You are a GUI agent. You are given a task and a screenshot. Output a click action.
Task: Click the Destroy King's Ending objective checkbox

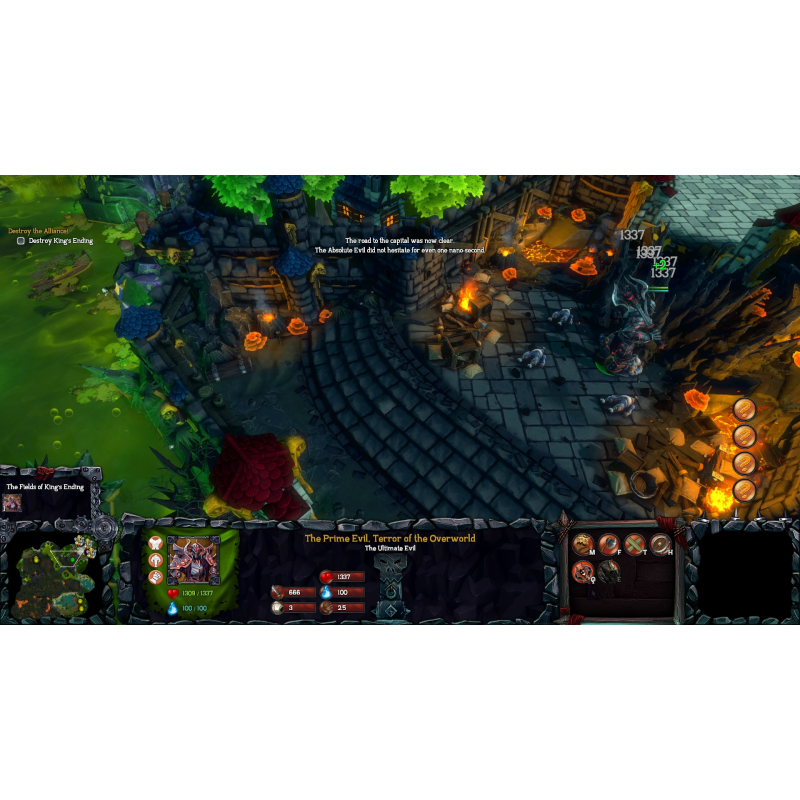pyautogui.click(x=21, y=241)
